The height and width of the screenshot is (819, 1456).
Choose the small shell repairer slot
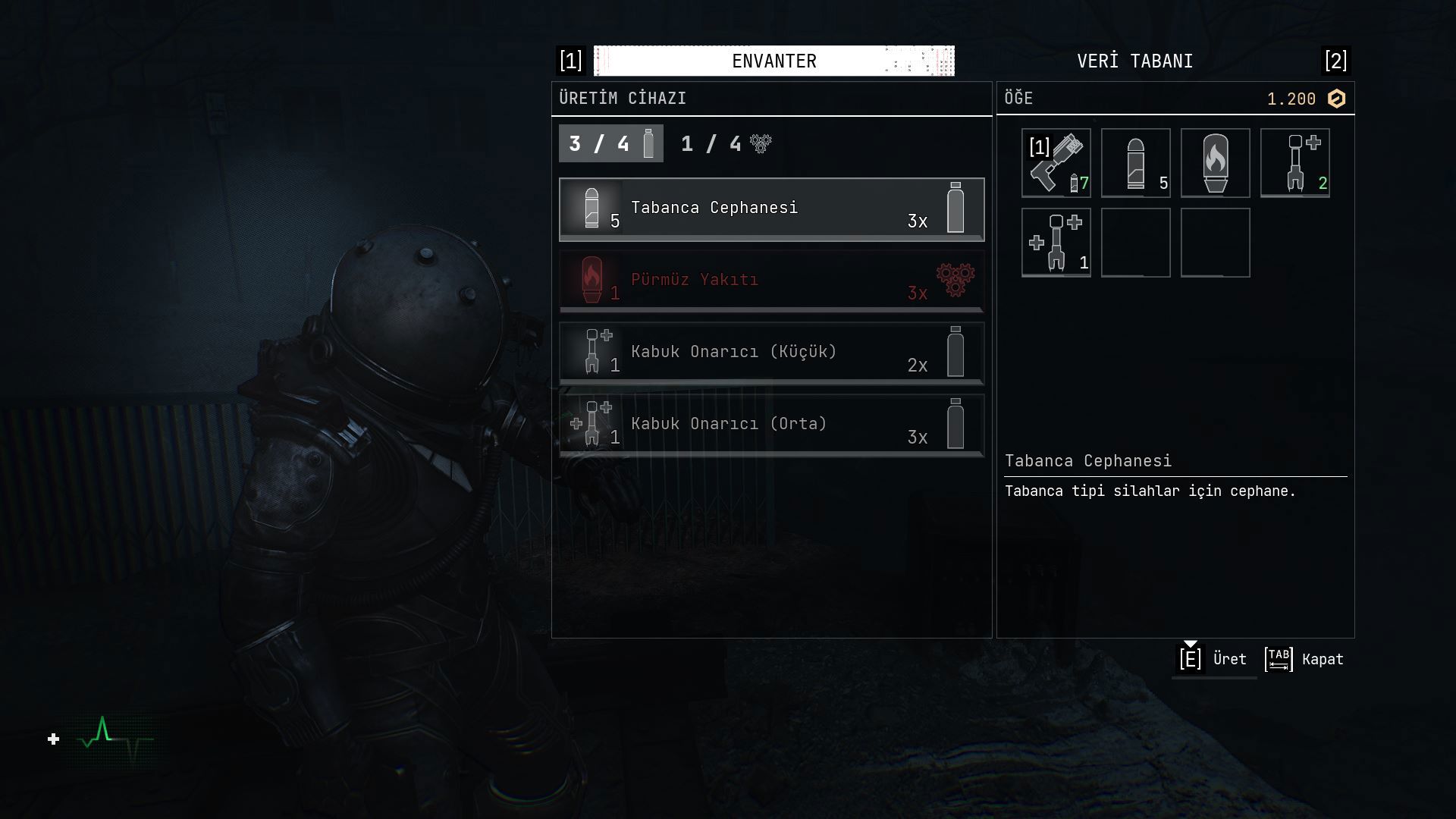pyautogui.click(x=1294, y=163)
